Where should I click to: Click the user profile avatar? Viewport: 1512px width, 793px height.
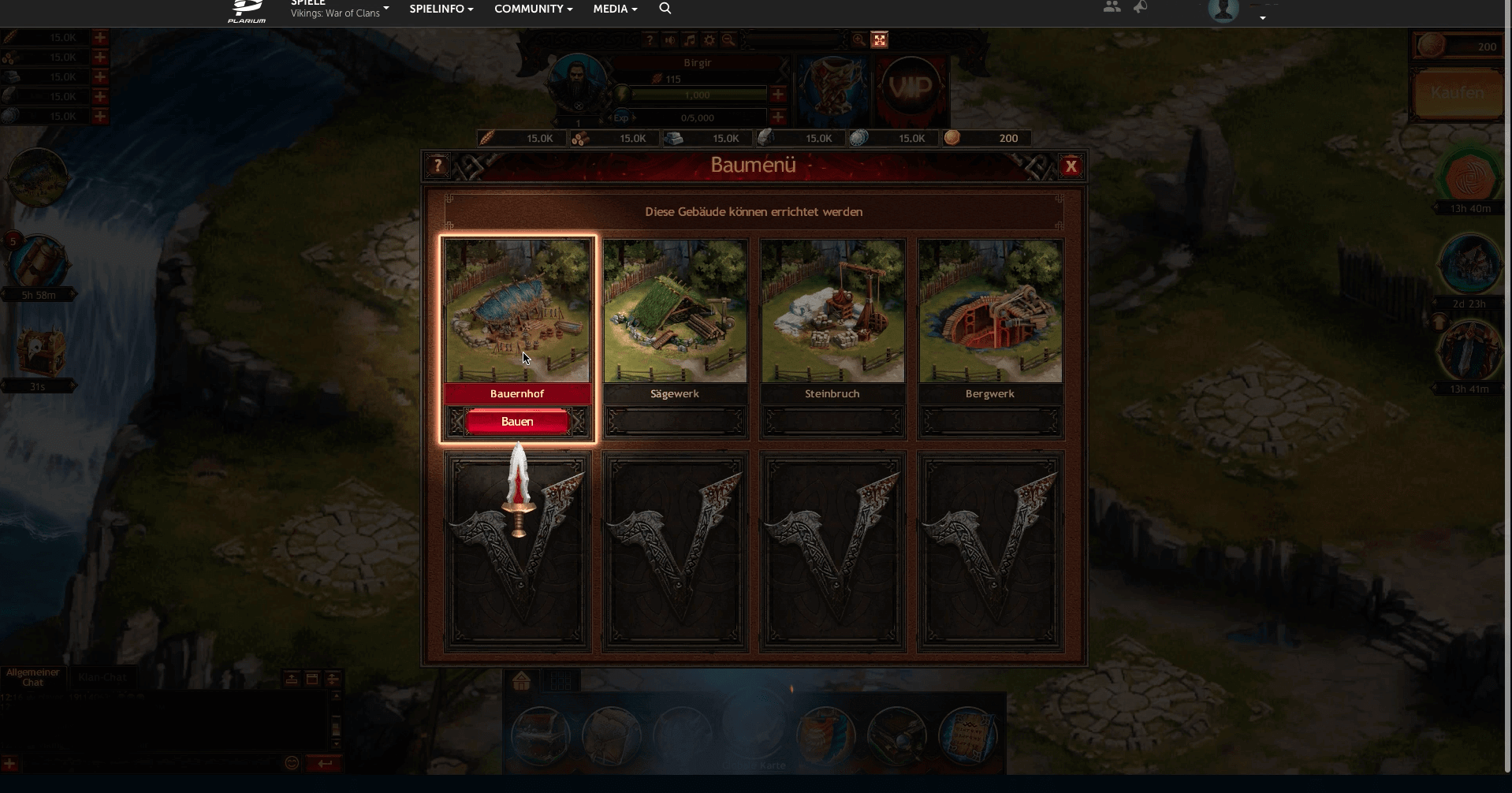point(1223,9)
